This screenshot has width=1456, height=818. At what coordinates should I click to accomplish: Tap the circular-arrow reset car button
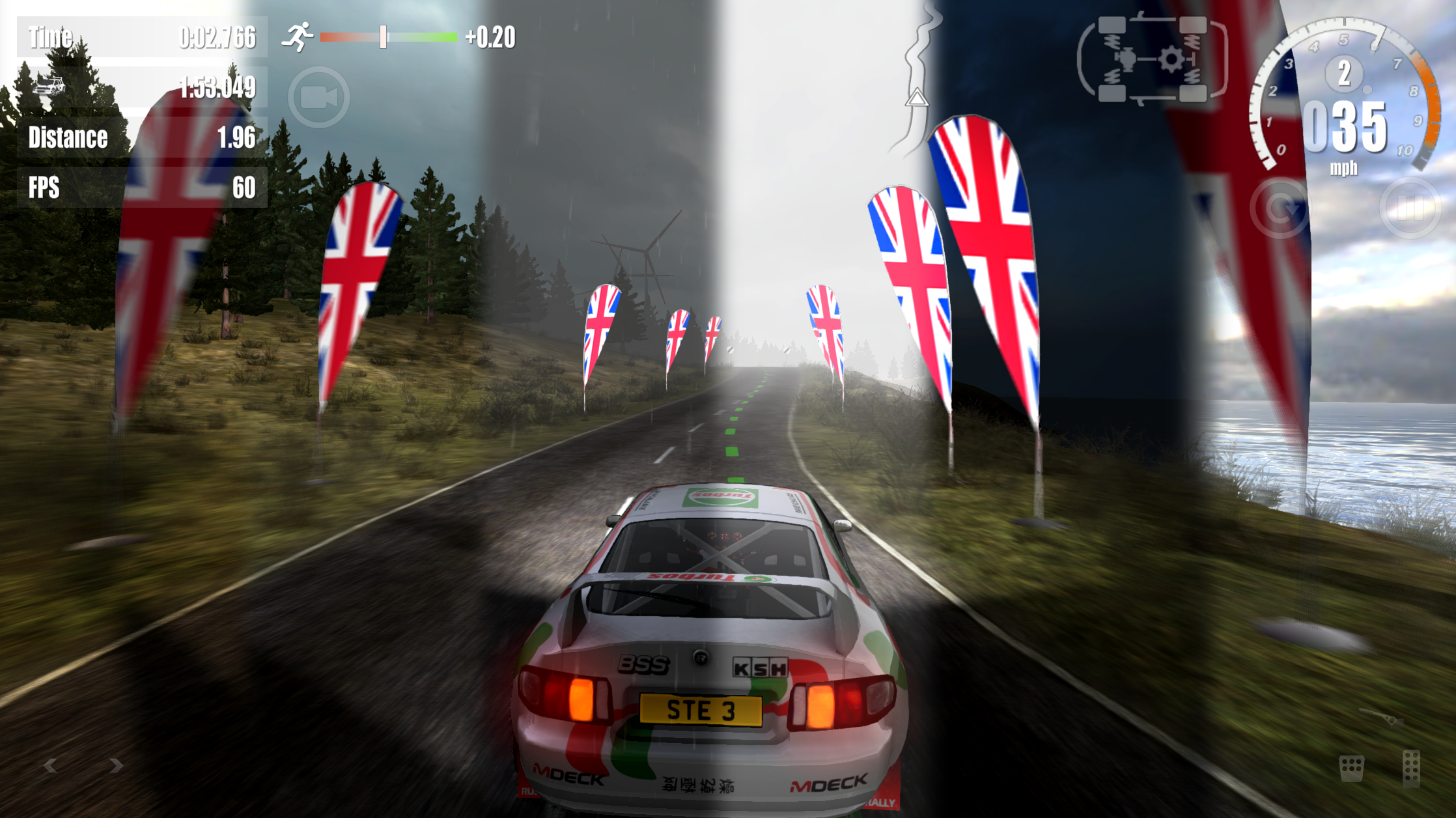1280,208
